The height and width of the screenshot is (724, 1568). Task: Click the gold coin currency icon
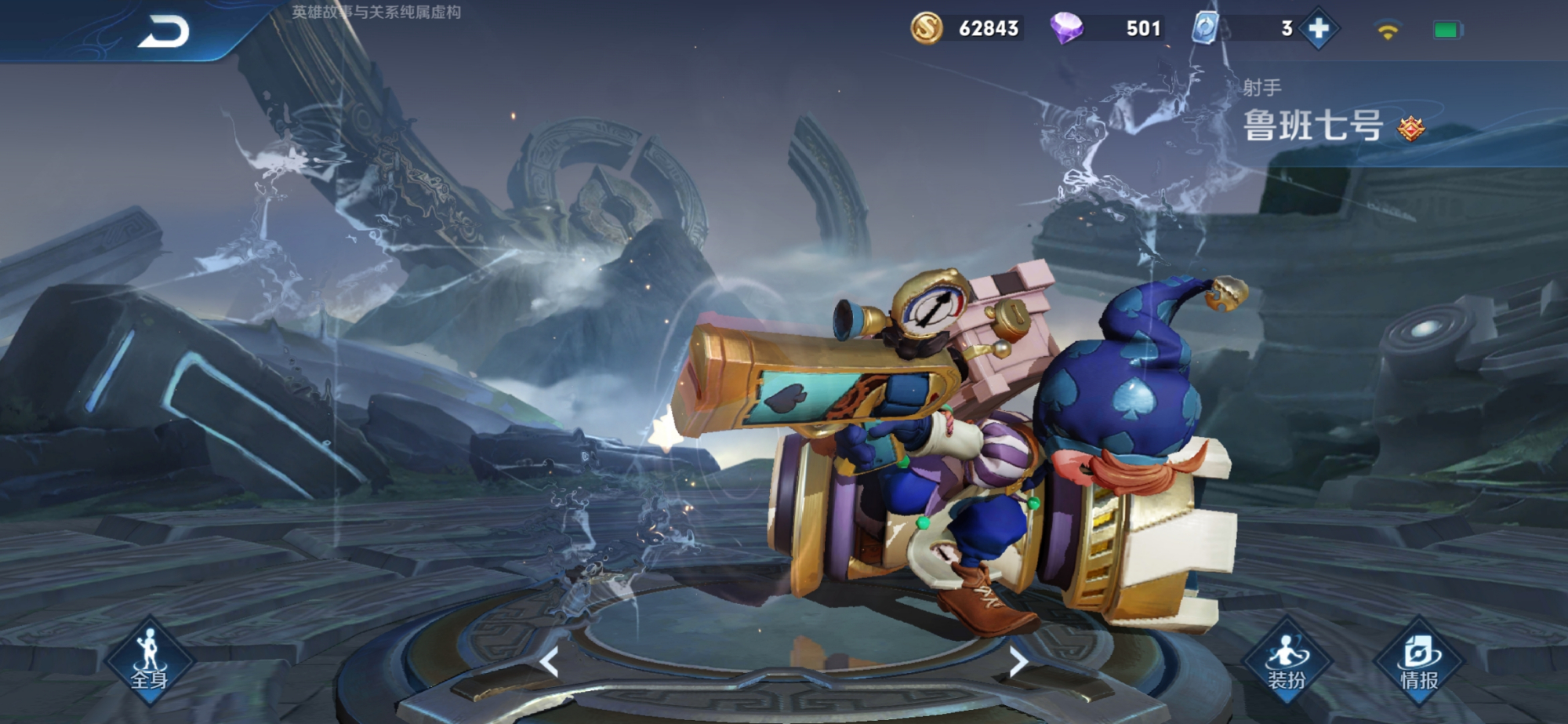coord(926,29)
